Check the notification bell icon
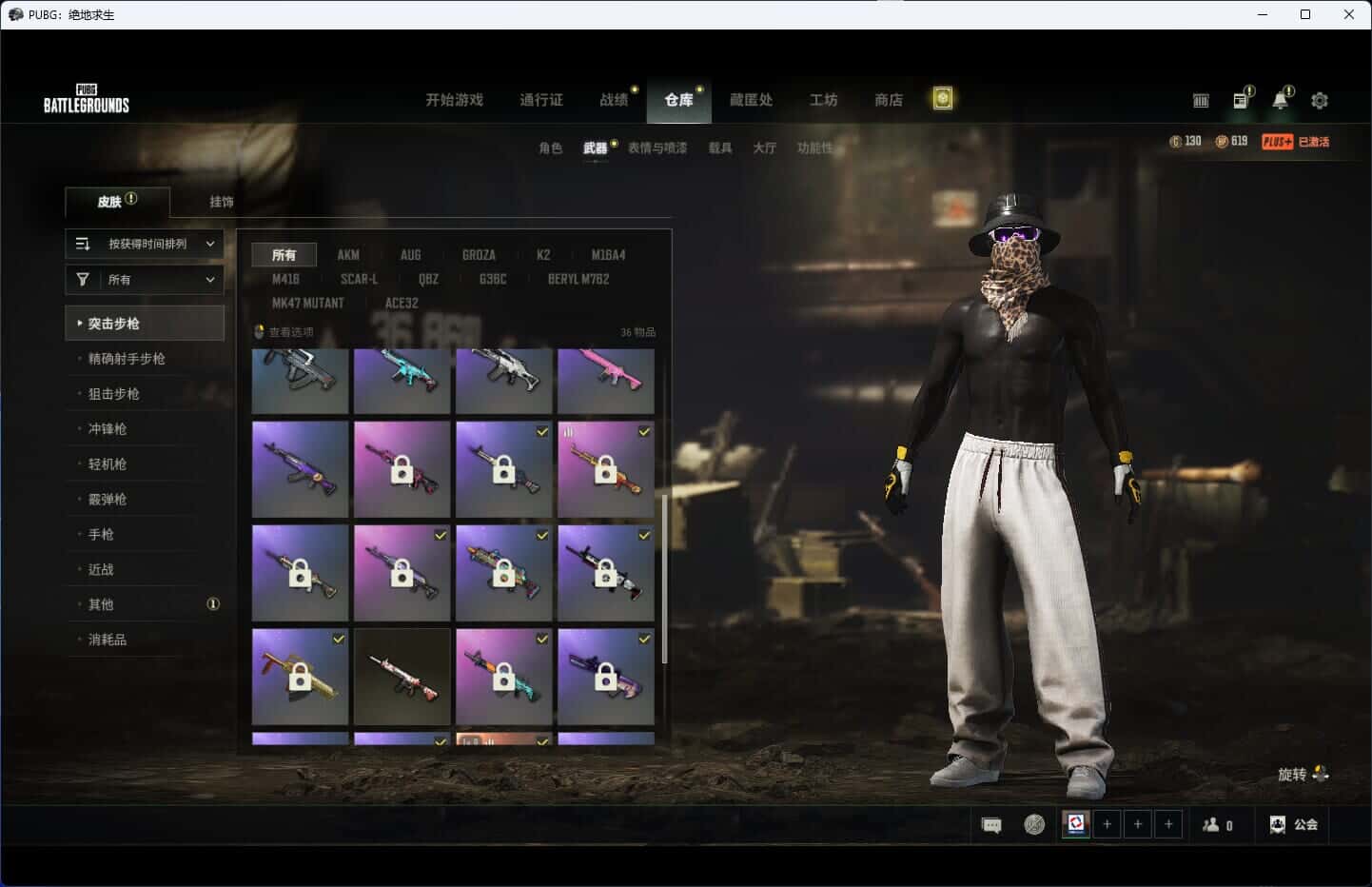The height and width of the screenshot is (887, 1372). pyautogui.click(x=1281, y=100)
